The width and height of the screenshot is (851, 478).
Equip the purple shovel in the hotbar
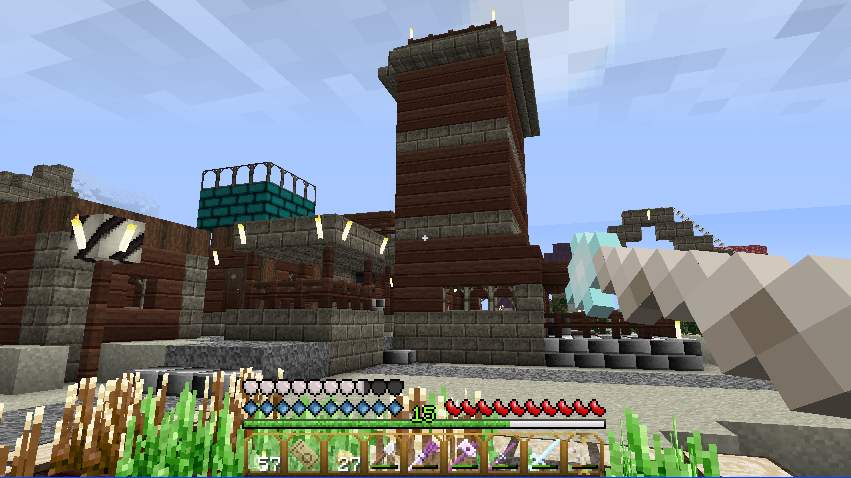(425, 454)
